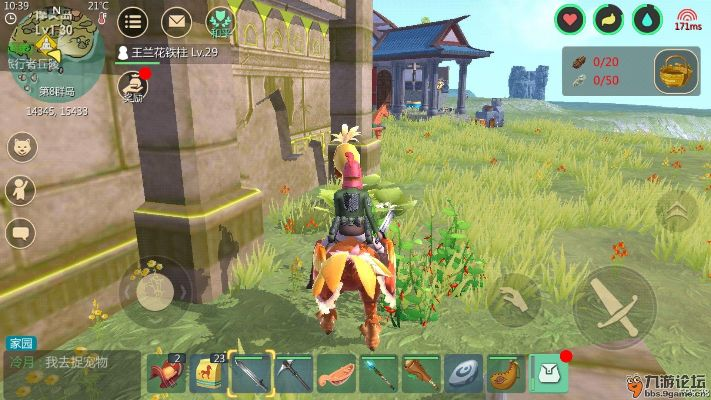Select the selected sword hotbar slot

[x=251, y=373]
